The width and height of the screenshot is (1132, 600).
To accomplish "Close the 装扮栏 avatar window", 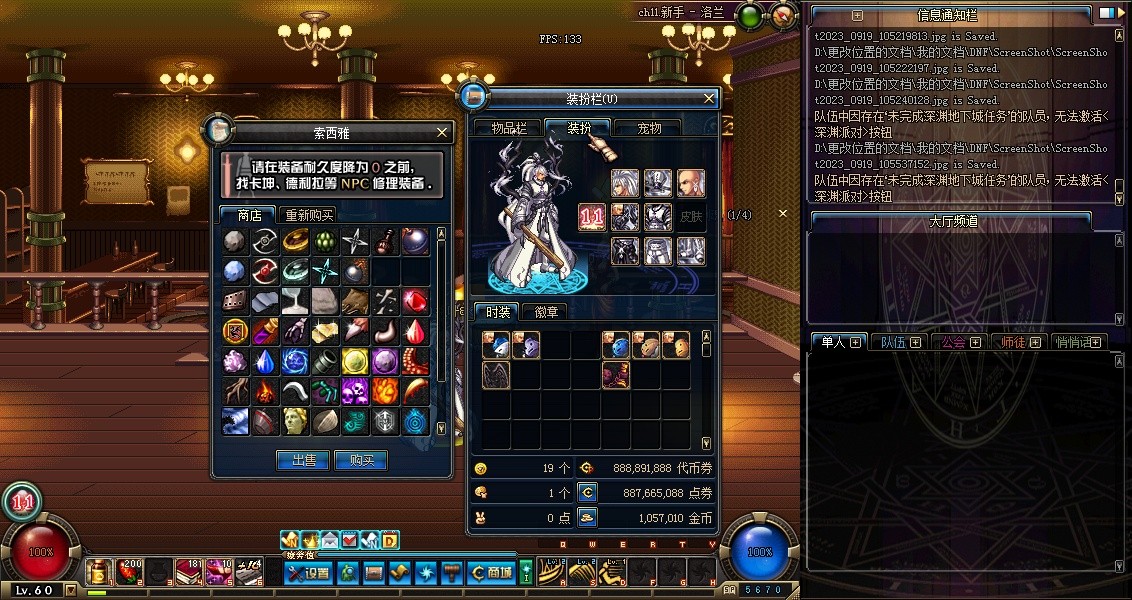I will 709,98.
